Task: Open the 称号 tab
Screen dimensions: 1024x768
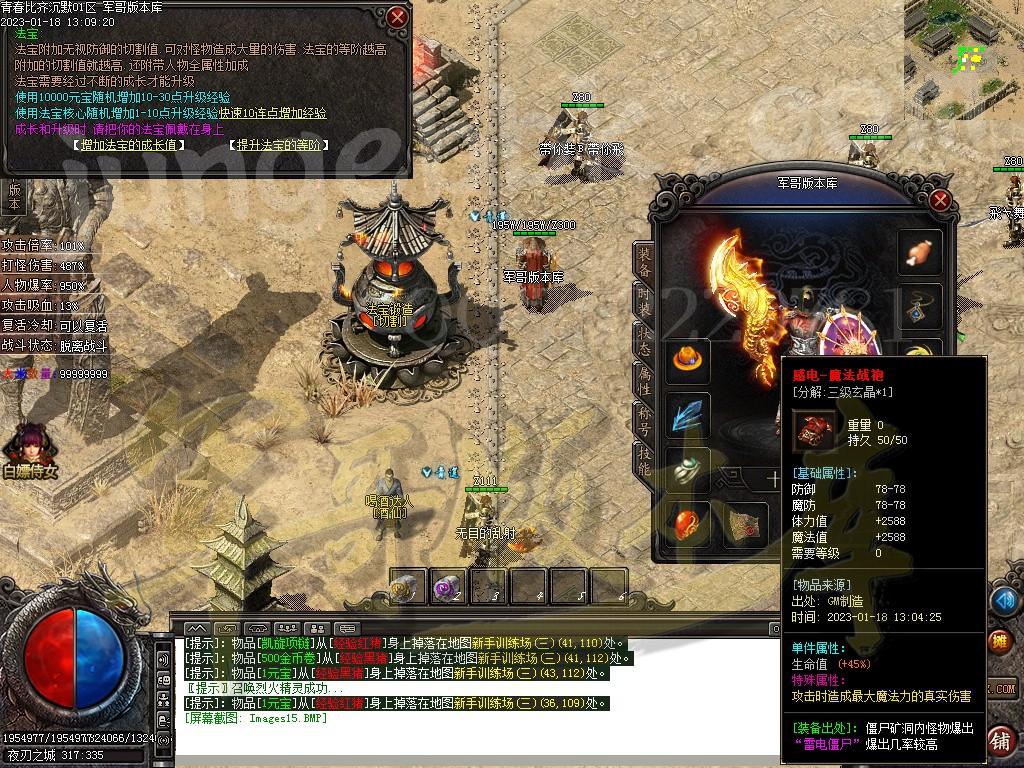Action: coord(644,420)
